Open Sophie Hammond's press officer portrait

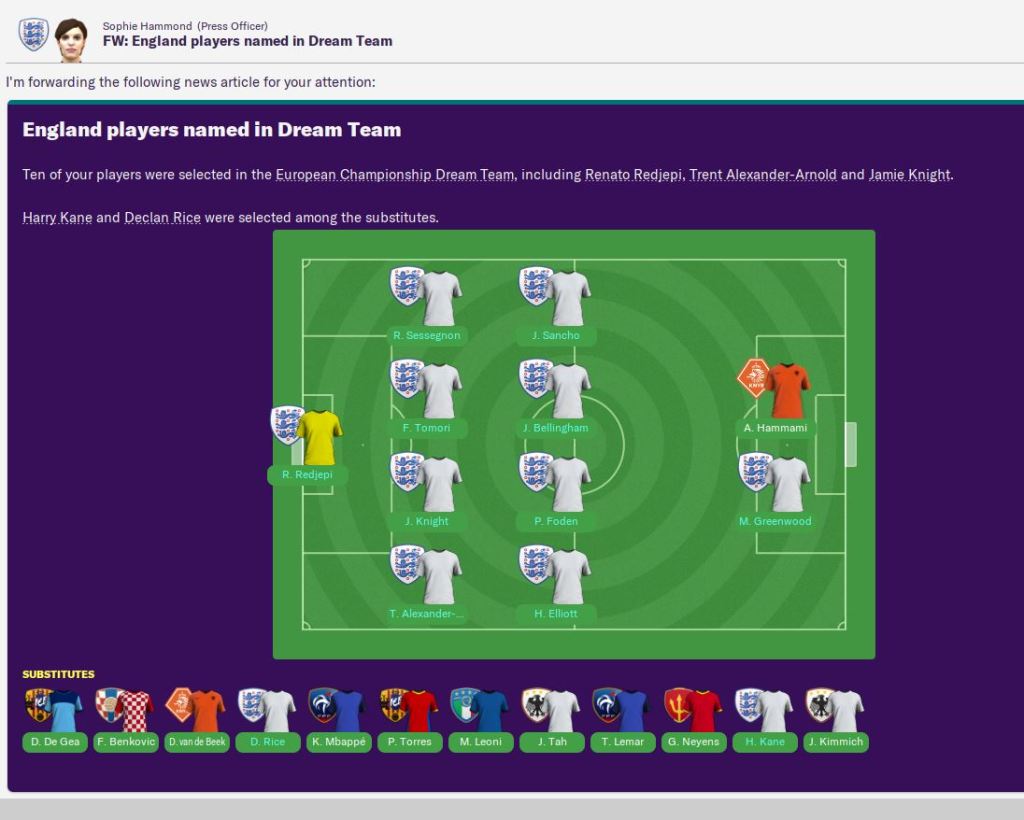point(70,38)
